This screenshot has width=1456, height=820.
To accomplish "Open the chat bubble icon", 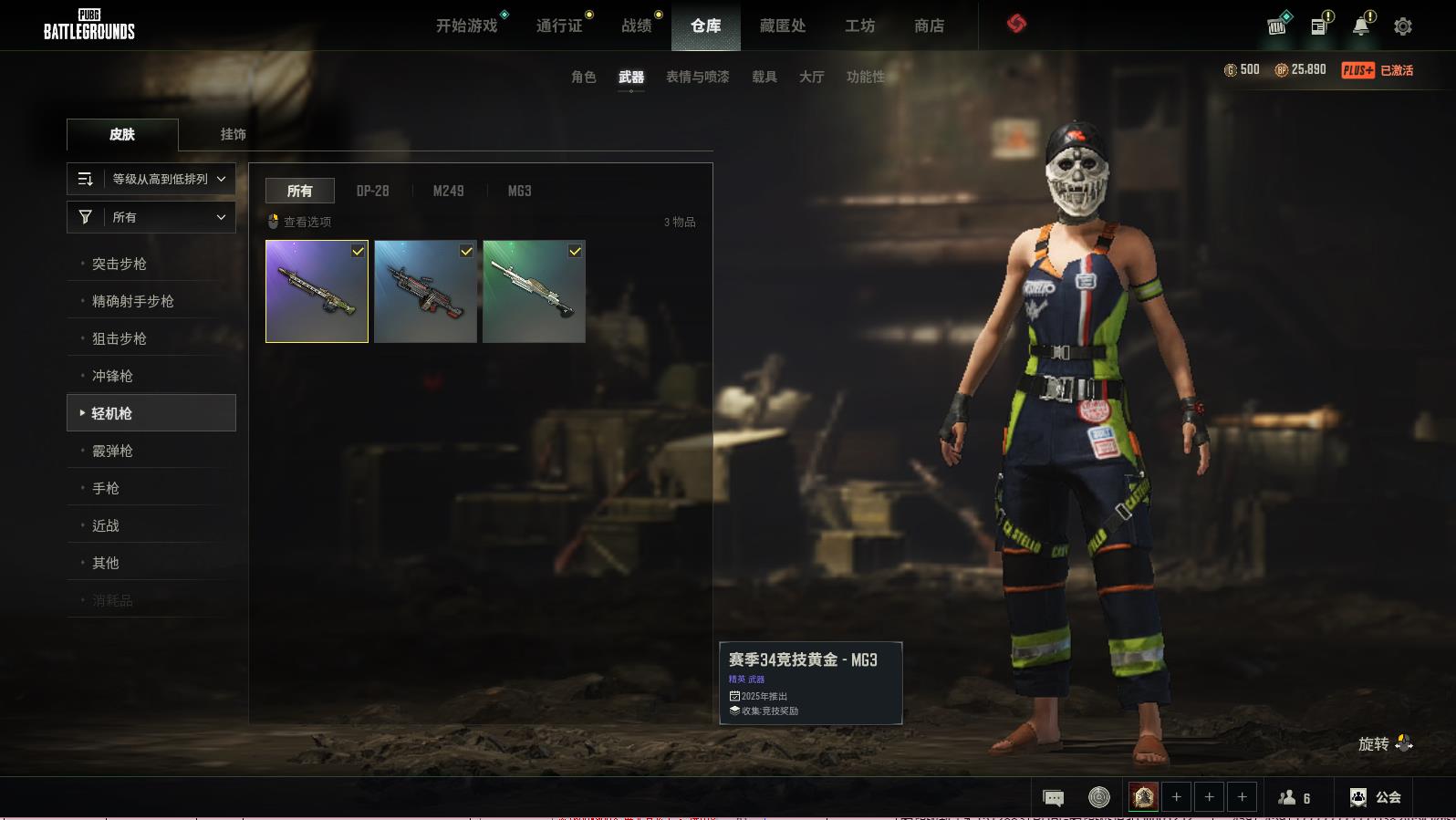I will click(1053, 798).
